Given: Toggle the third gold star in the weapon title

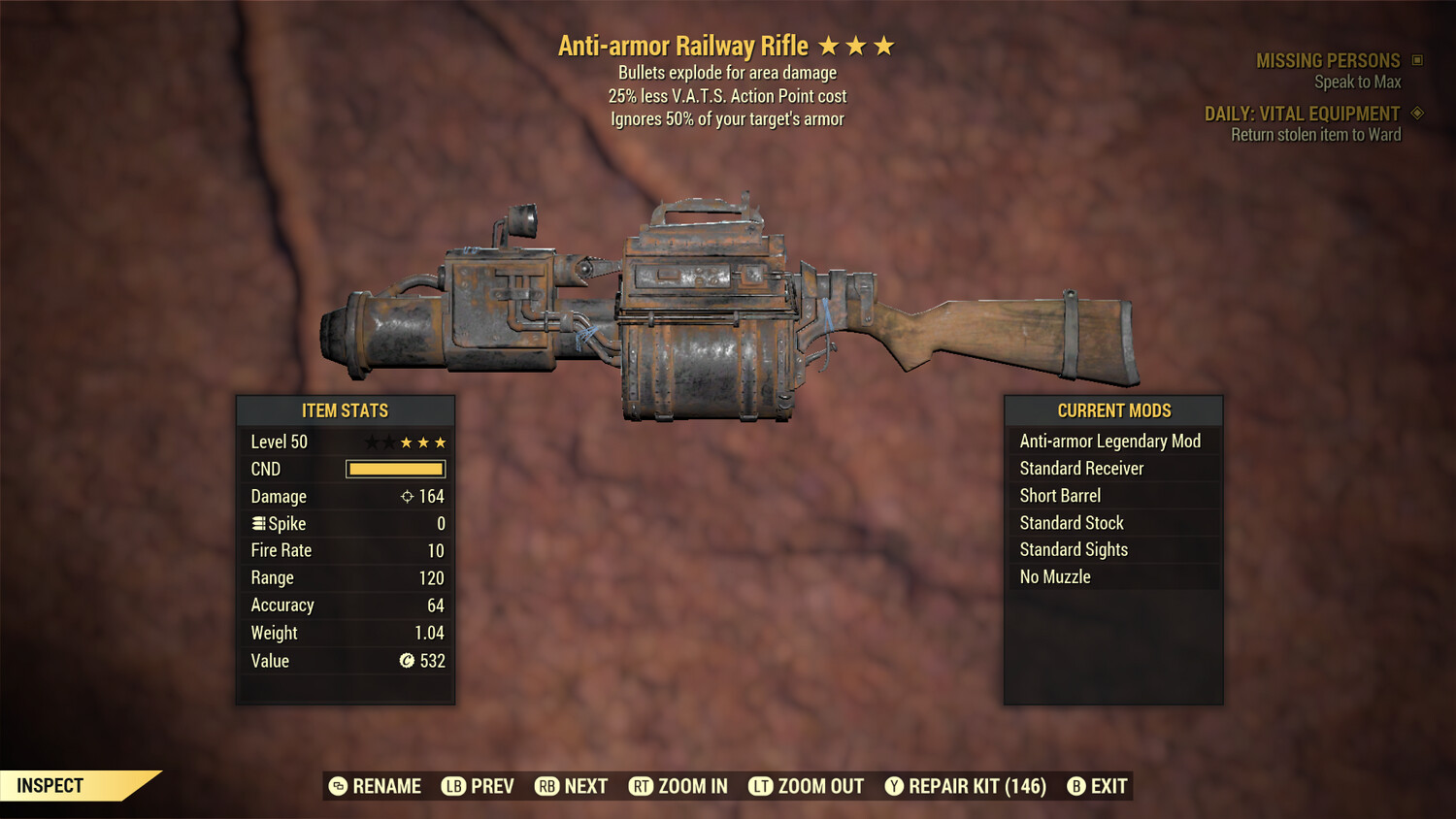Looking at the screenshot, I should [885, 45].
